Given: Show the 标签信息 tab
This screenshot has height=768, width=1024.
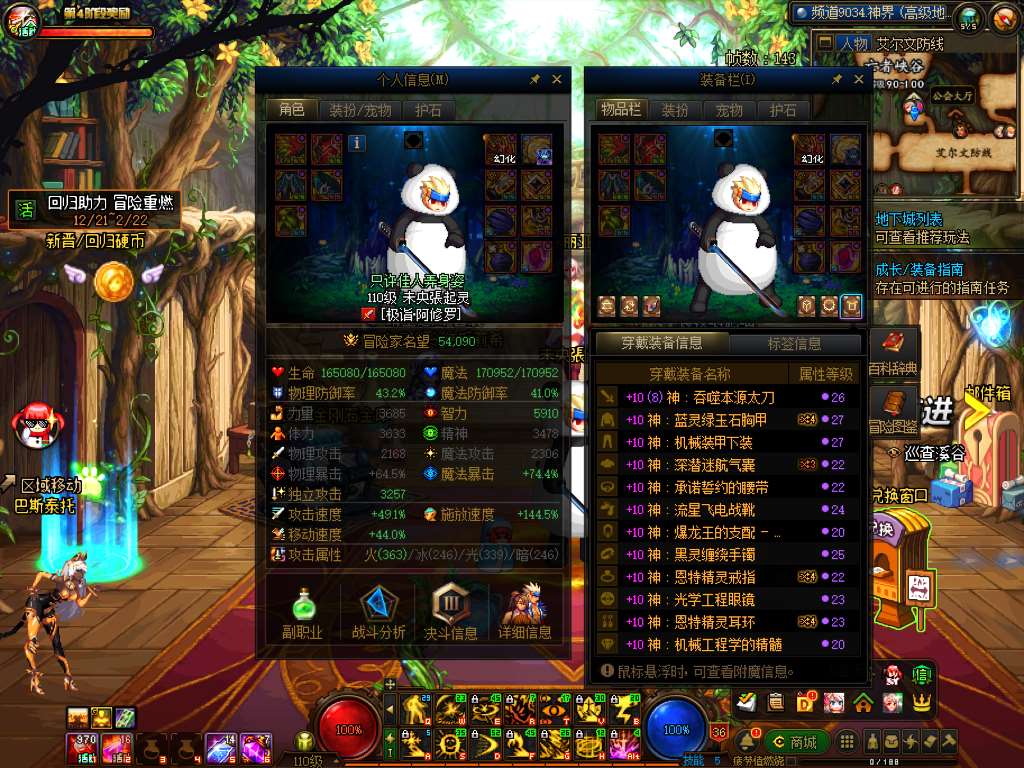Looking at the screenshot, I should [x=794, y=343].
